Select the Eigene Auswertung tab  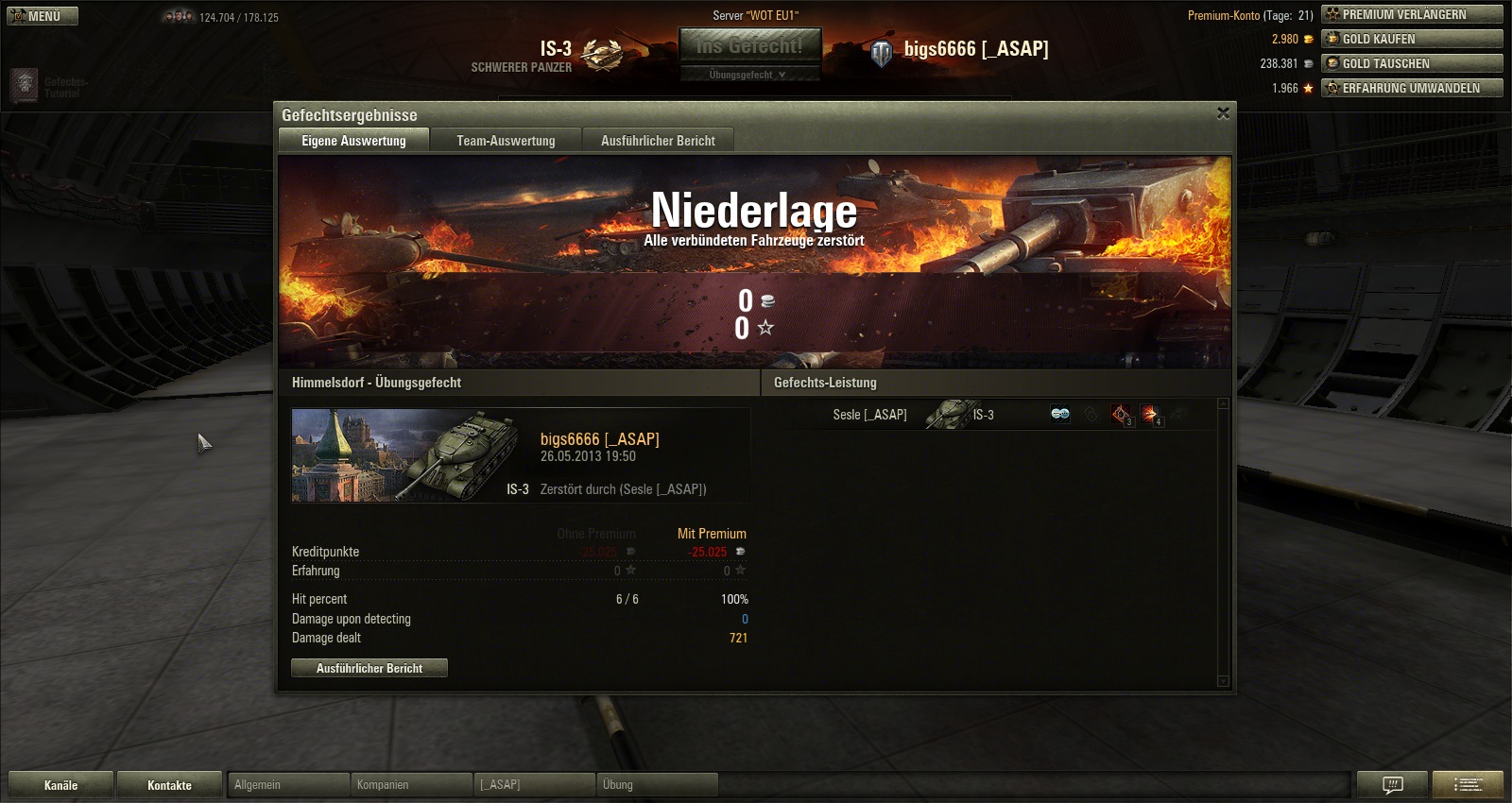click(x=353, y=141)
